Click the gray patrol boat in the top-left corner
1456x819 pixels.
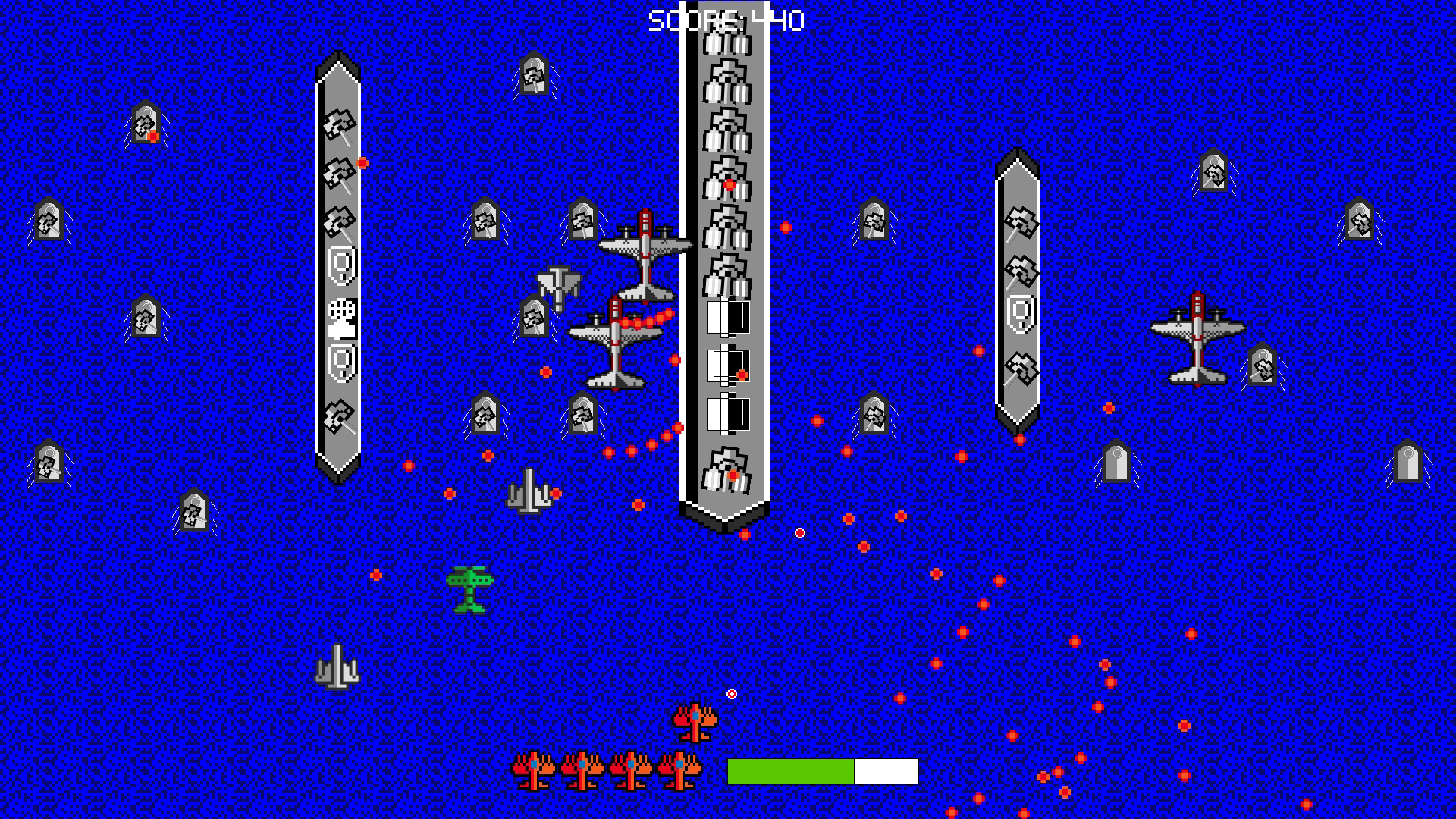144,121
